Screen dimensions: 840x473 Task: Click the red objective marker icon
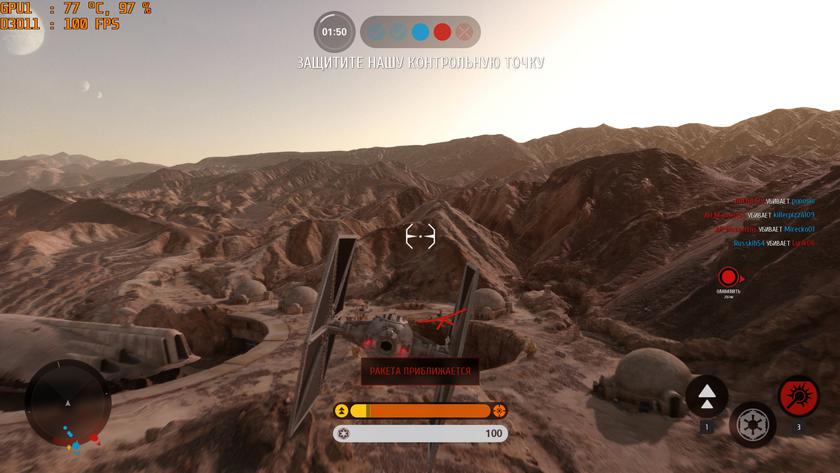(728, 276)
